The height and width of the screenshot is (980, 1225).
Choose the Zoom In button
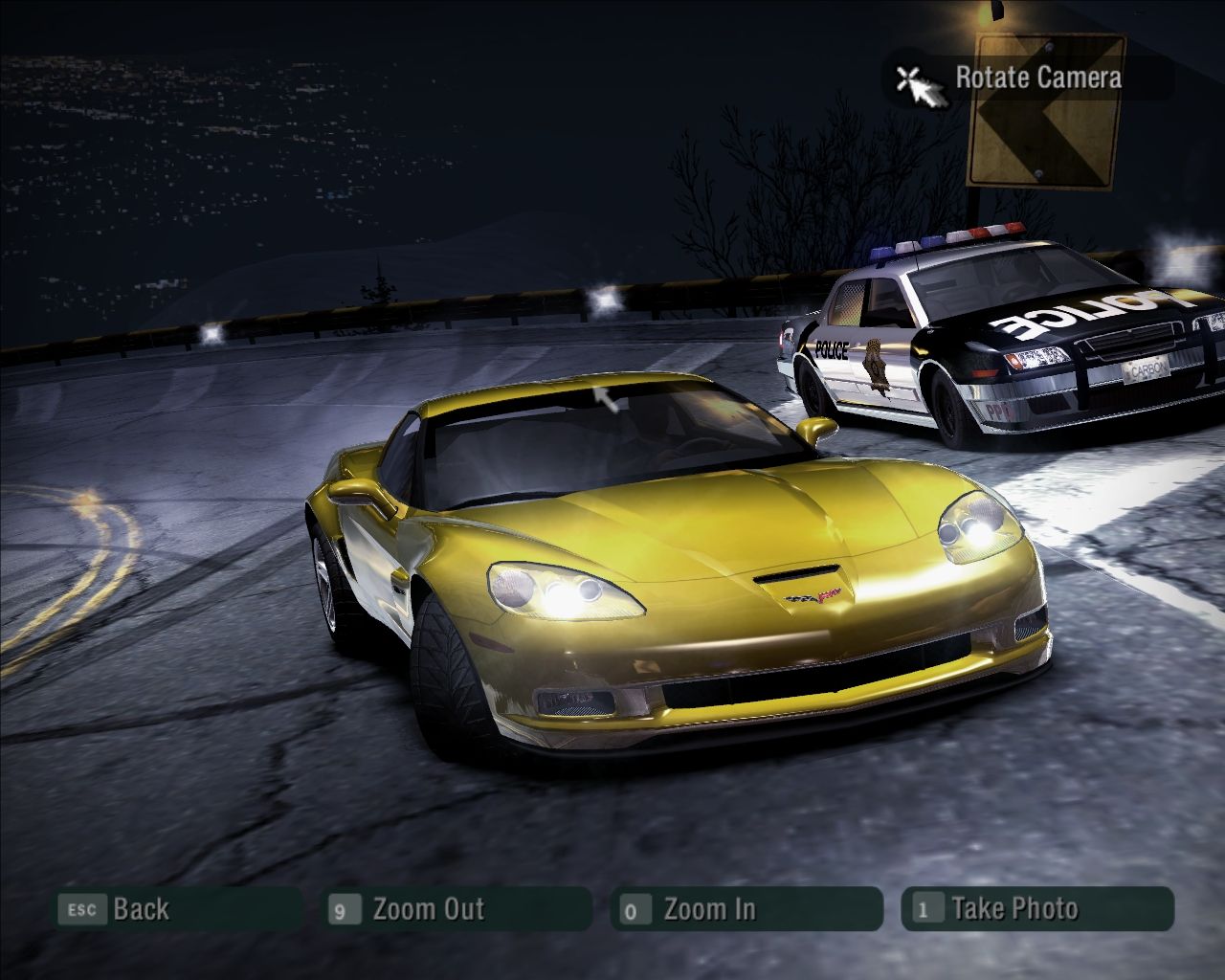coord(746,909)
